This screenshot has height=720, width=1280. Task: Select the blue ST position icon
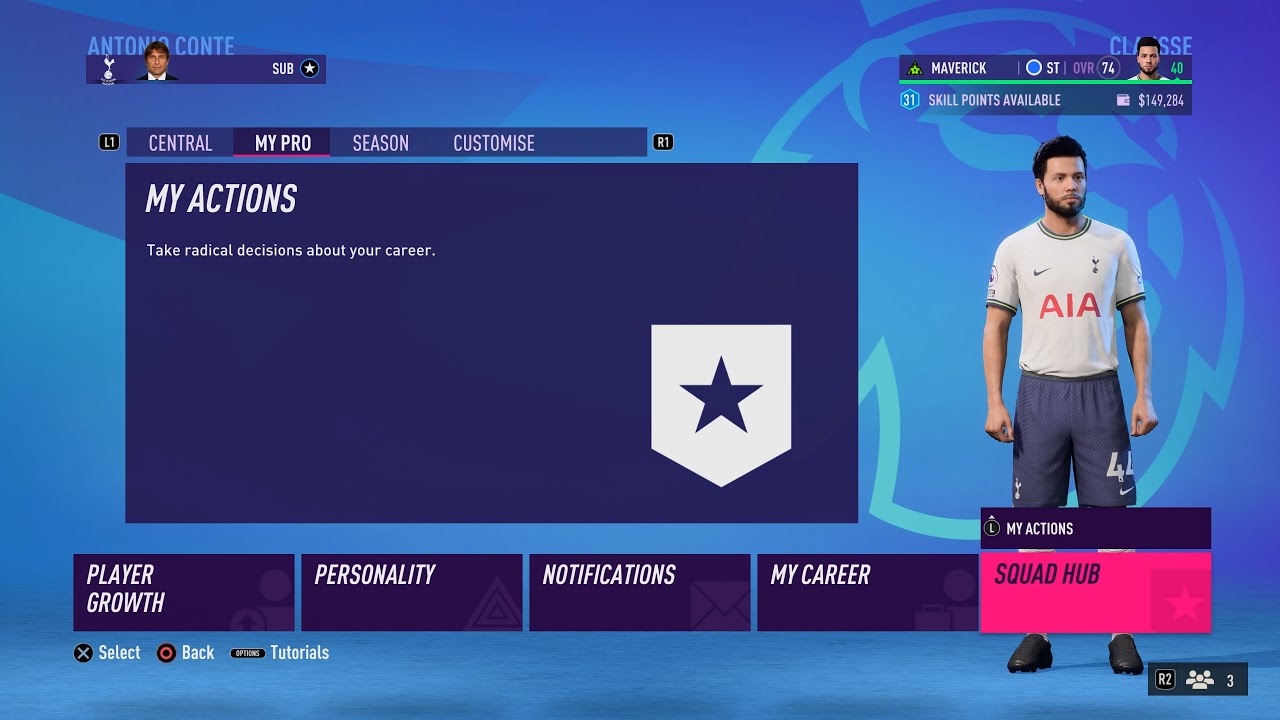1034,68
